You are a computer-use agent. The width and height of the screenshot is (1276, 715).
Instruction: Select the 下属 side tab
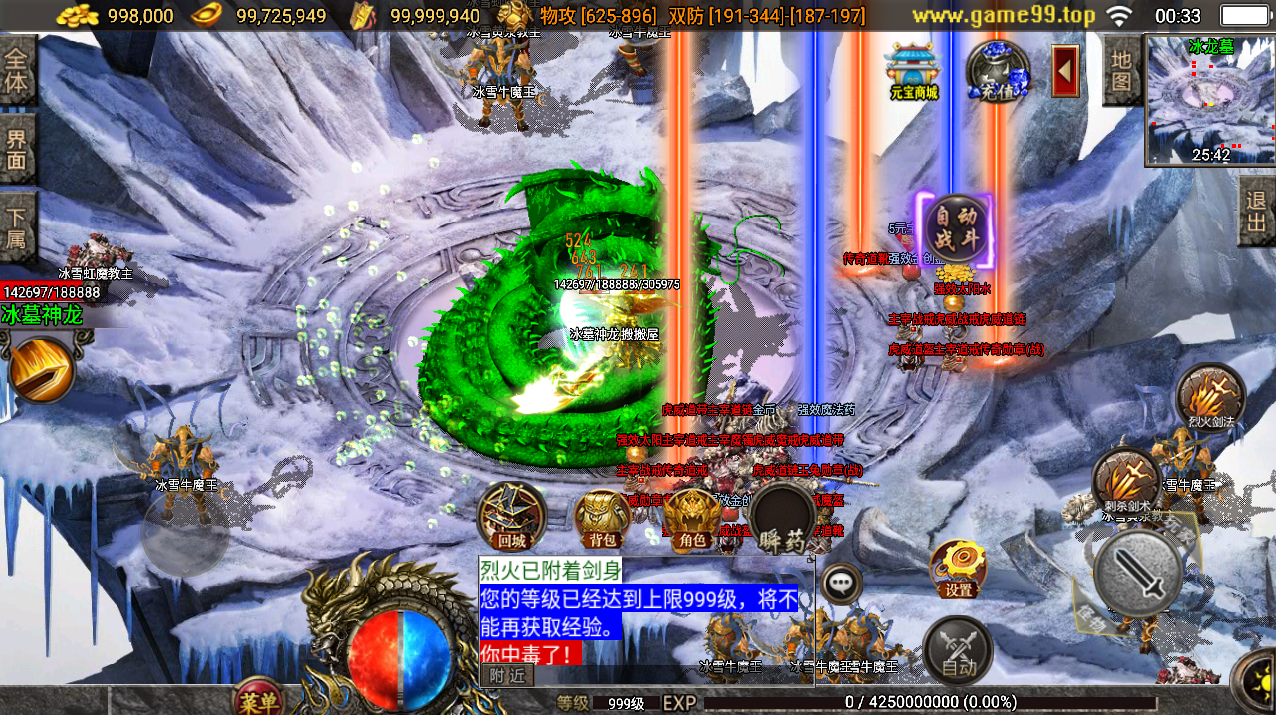(17, 227)
